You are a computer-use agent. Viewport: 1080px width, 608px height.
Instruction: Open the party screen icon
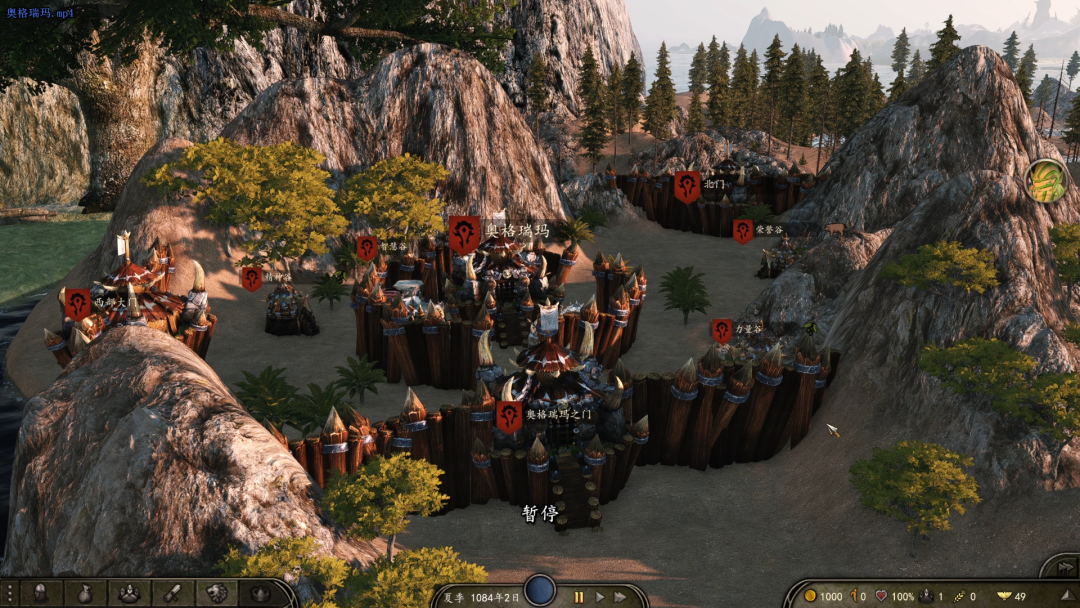[129, 593]
